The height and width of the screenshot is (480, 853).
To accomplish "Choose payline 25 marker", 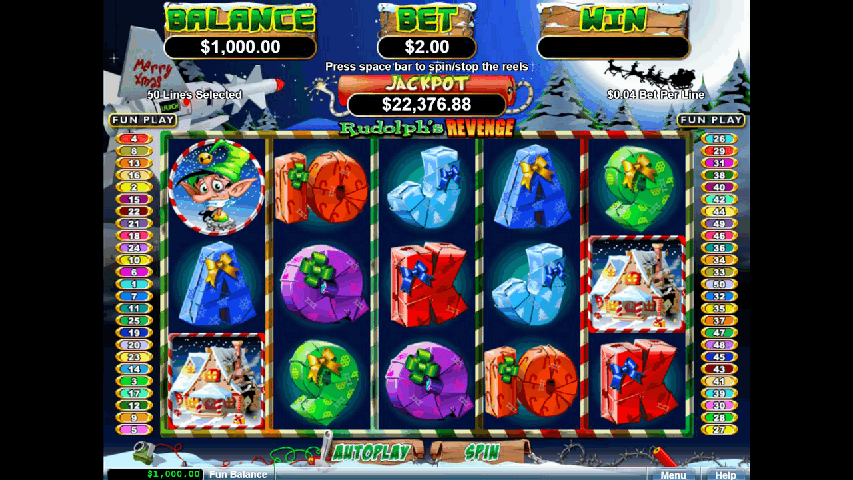I will [x=133, y=320].
